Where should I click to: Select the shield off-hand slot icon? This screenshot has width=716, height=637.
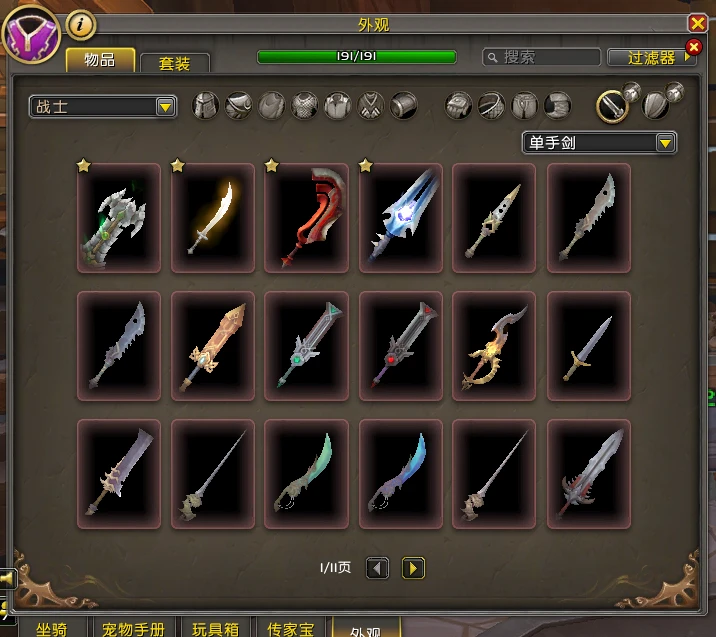[x=657, y=106]
